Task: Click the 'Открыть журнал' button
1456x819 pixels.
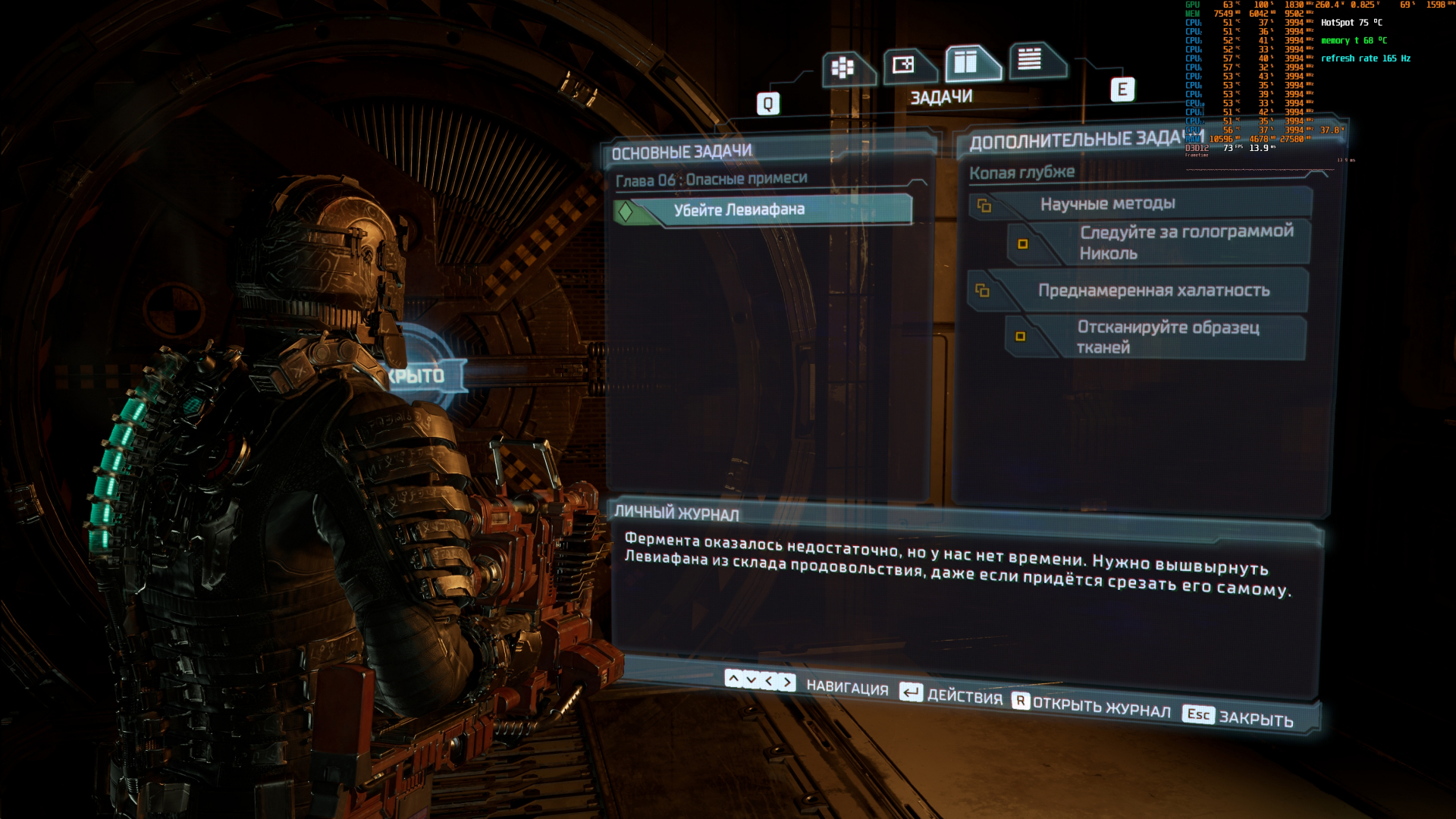Action: [x=1092, y=706]
